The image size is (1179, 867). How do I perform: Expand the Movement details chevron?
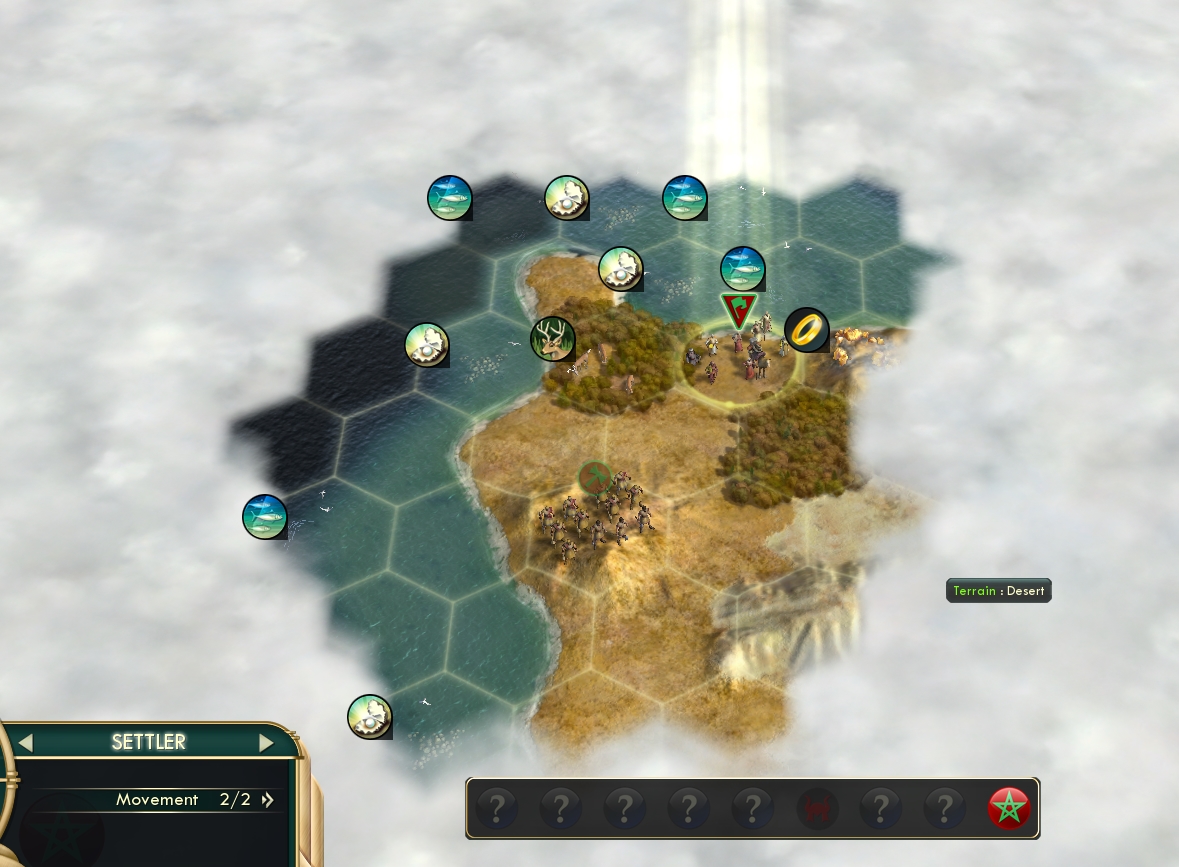tap(268, 800)
